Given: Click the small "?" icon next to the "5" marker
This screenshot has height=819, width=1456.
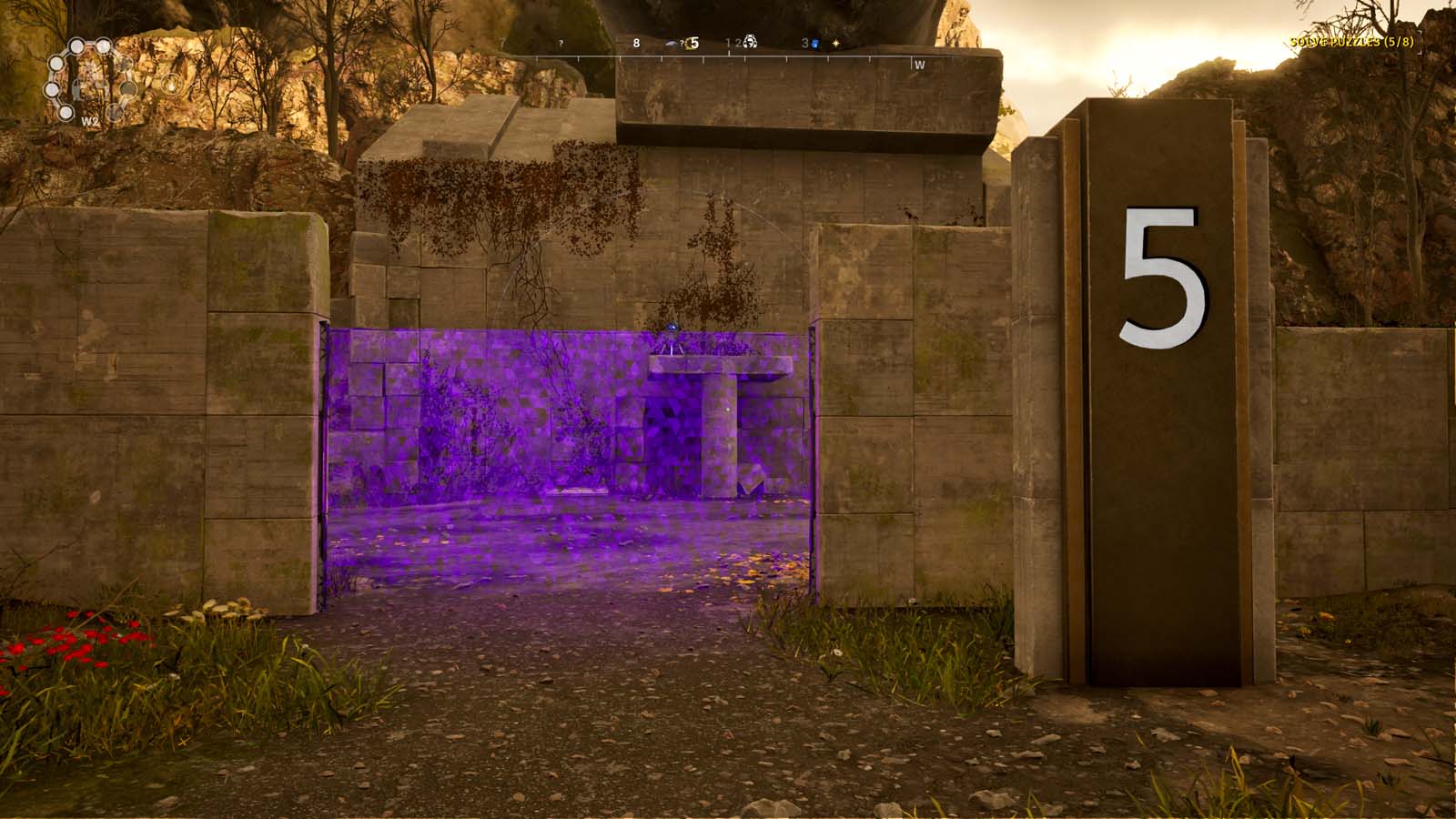Looking at the screenshot, I should 682,44.
